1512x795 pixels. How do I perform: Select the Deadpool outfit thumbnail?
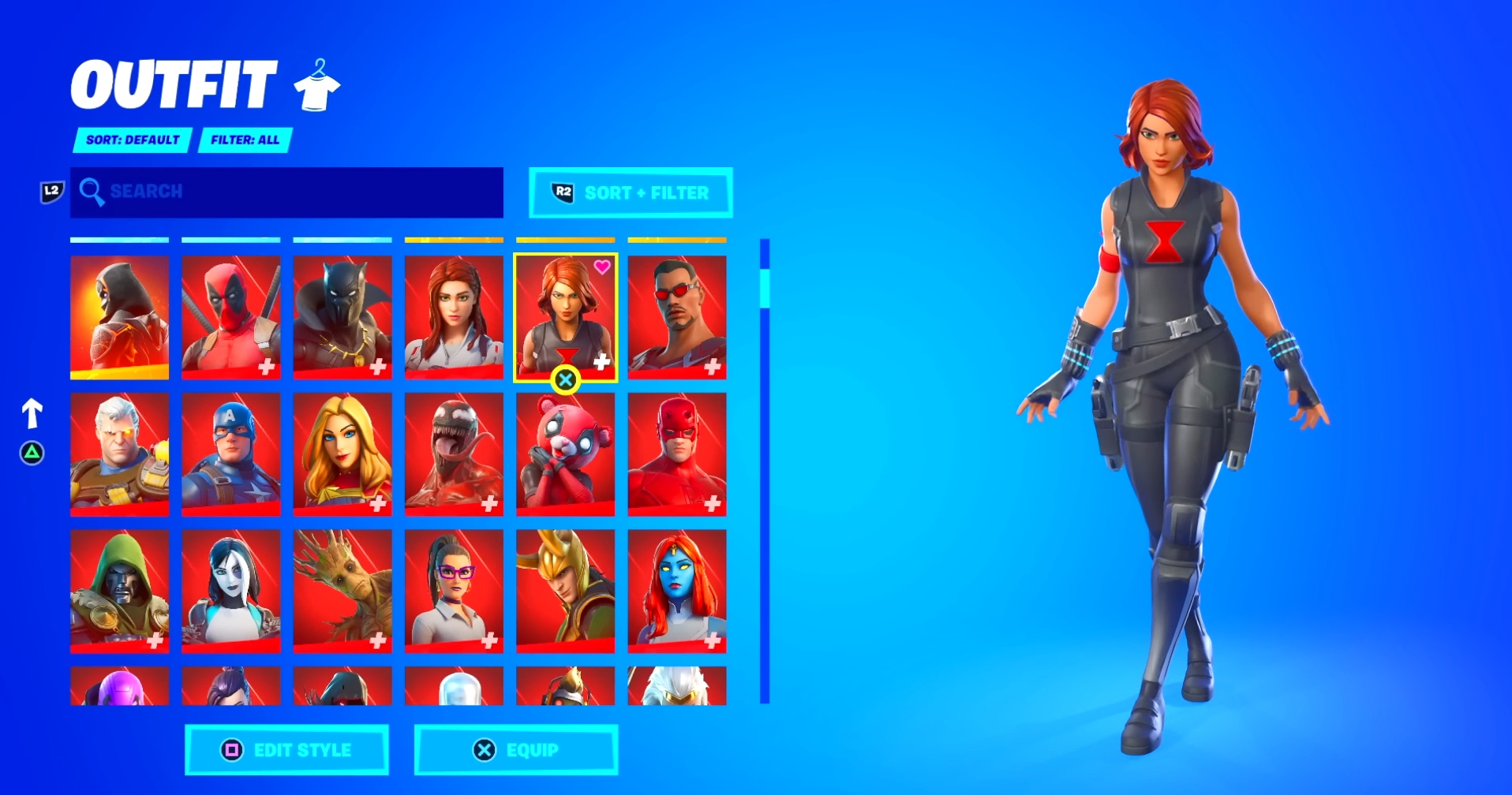tap(230, 316)
